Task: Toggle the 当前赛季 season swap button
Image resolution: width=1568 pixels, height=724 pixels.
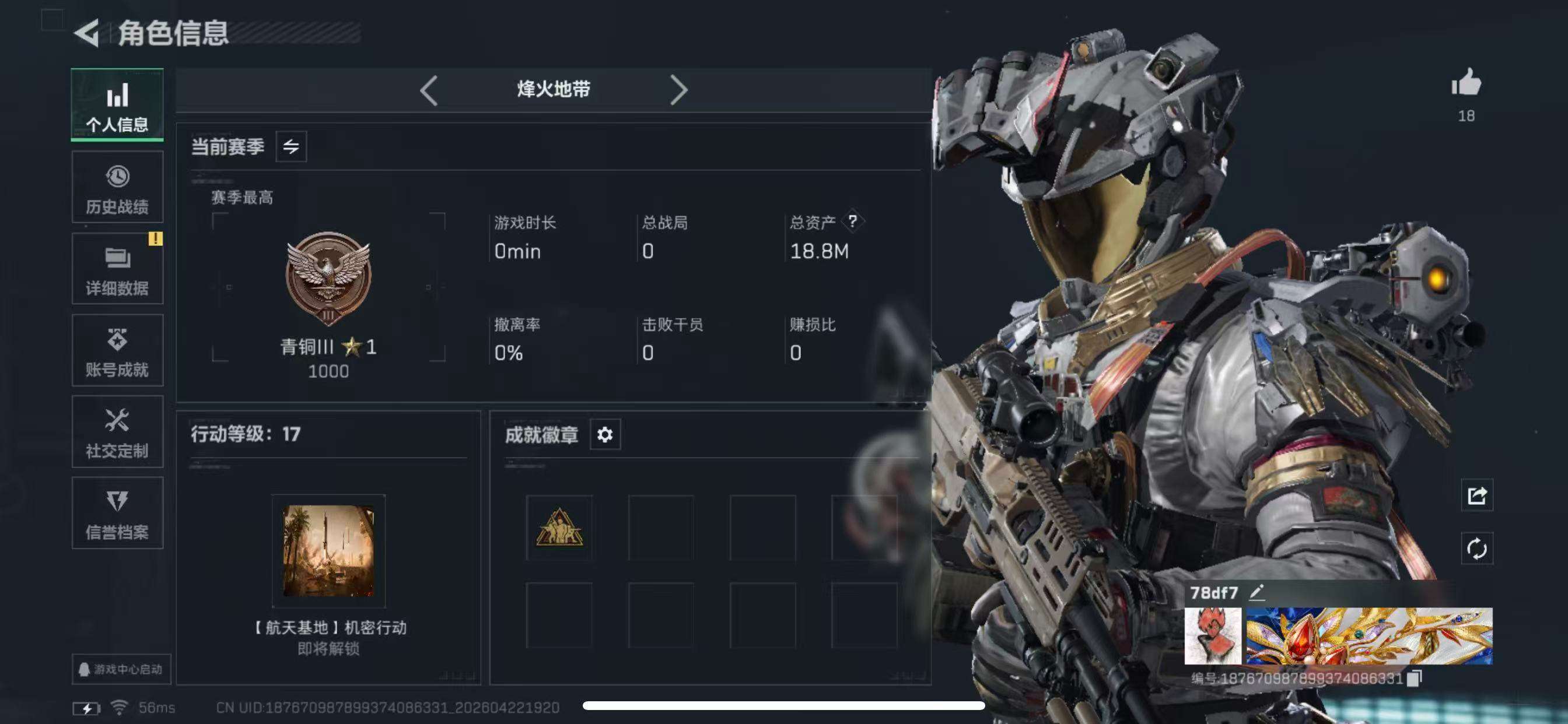Action: pyautogui.click(x=291, y=147)
